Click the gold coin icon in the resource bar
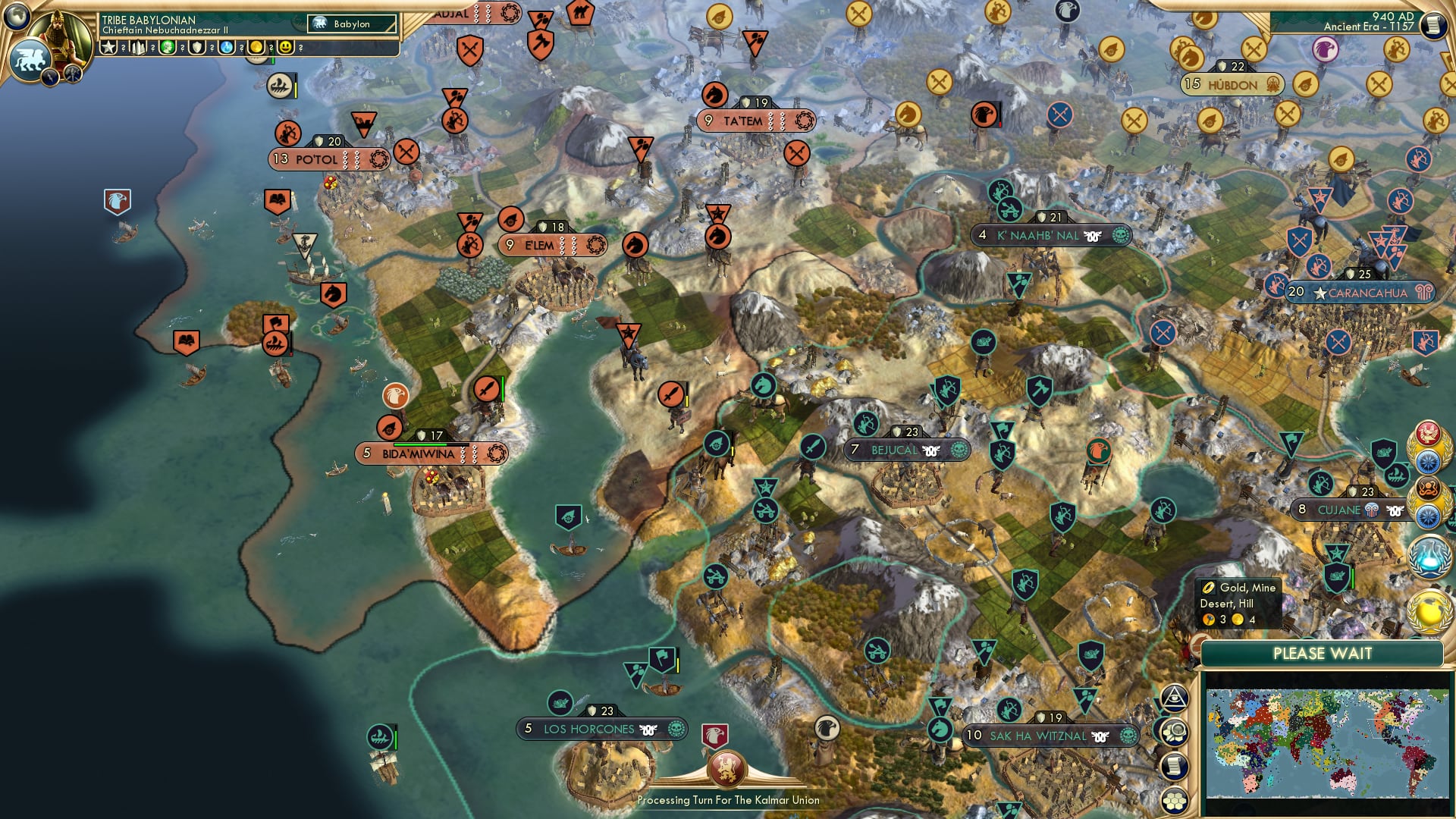 [256, 47]
